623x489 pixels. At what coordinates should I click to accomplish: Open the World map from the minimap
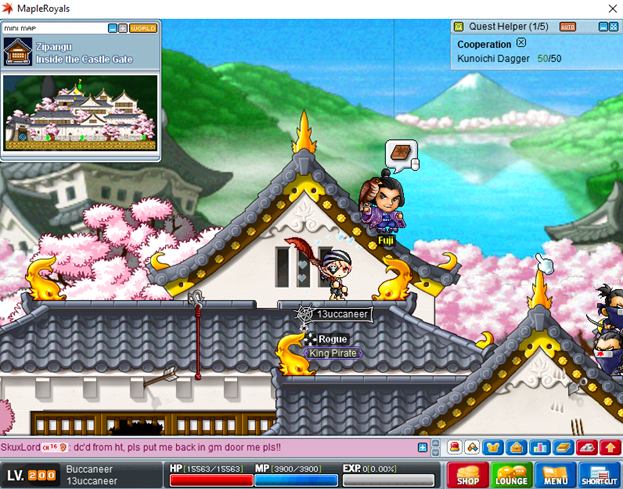[x=142, y=28]
